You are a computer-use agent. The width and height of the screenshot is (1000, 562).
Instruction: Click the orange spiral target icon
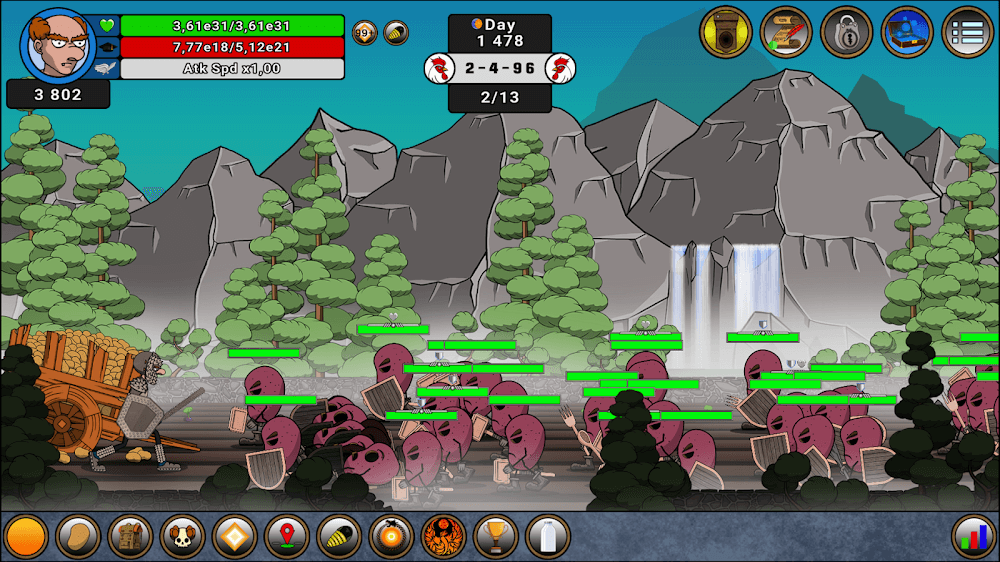(391, 536)
